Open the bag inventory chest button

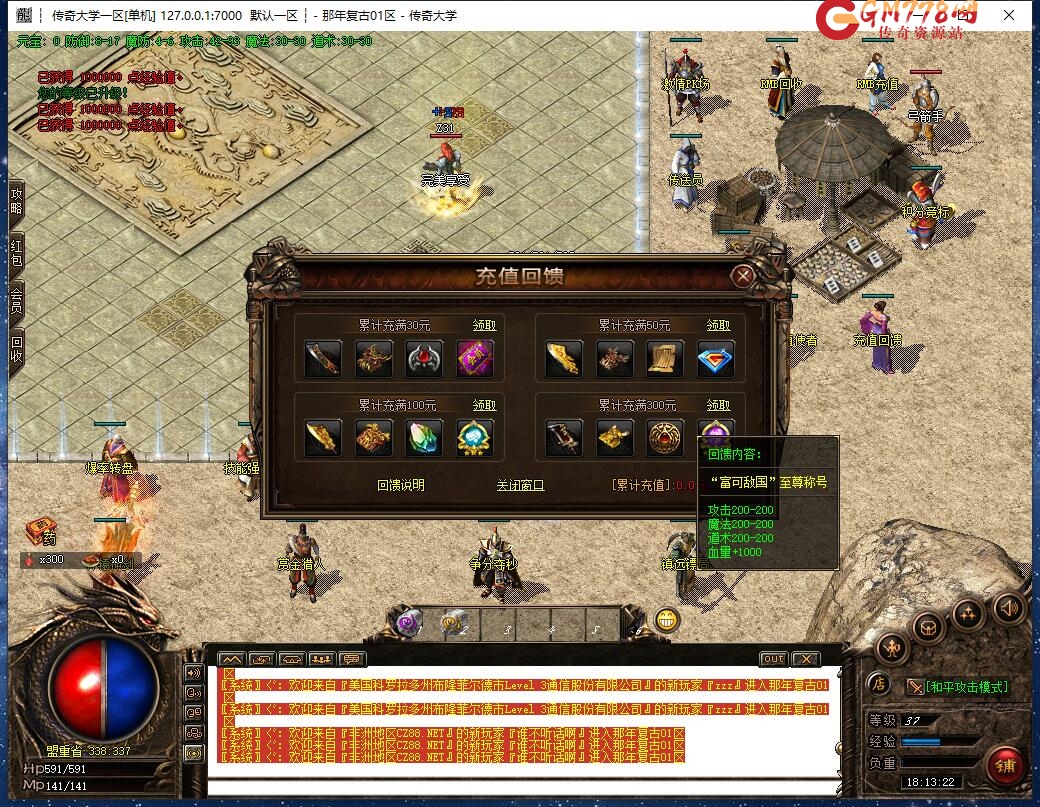pyautogui.click(x=930, y=627)
